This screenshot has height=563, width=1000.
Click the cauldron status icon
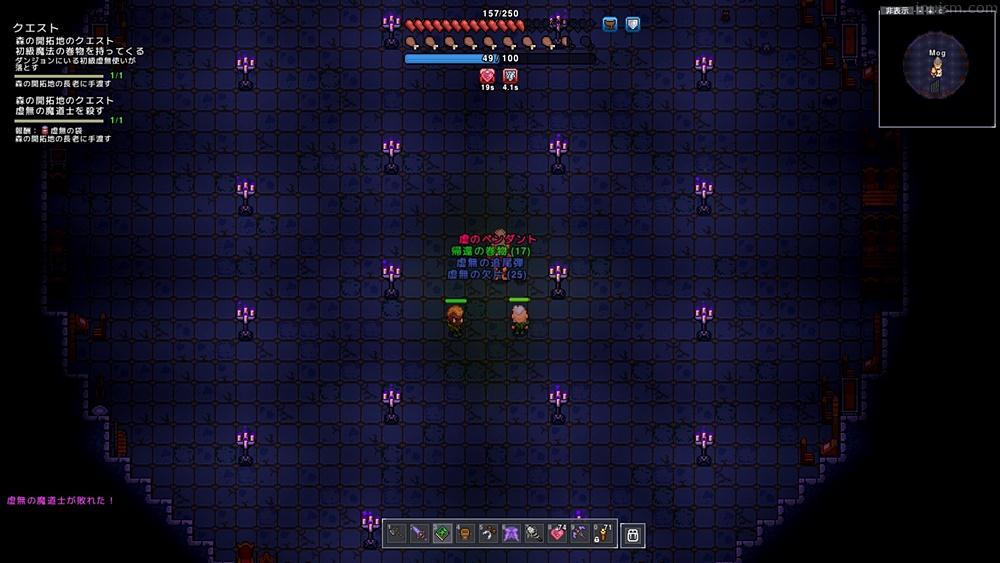point(609,24)
